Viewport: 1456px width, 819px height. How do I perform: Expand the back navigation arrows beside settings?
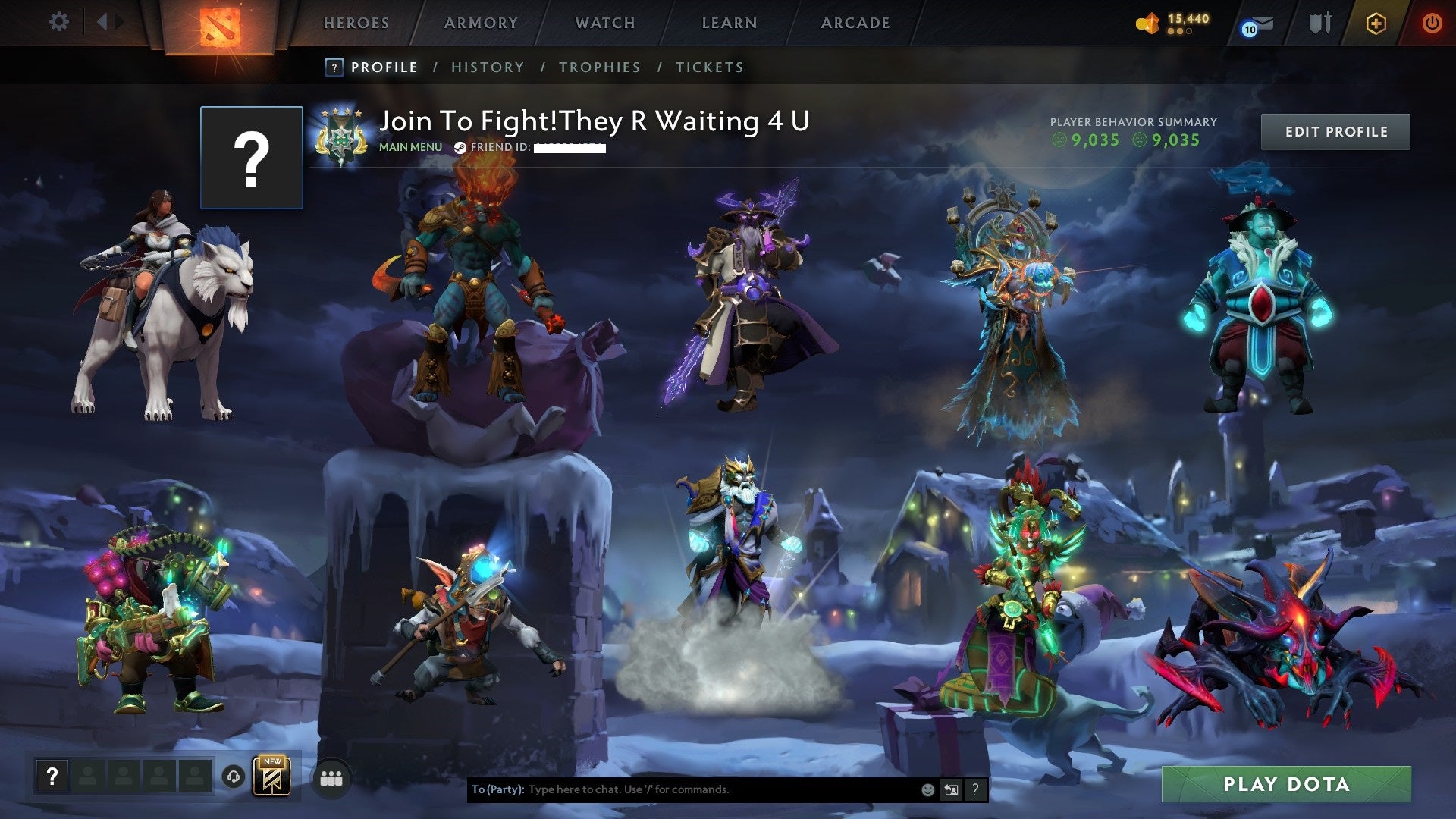coord(106,22)
